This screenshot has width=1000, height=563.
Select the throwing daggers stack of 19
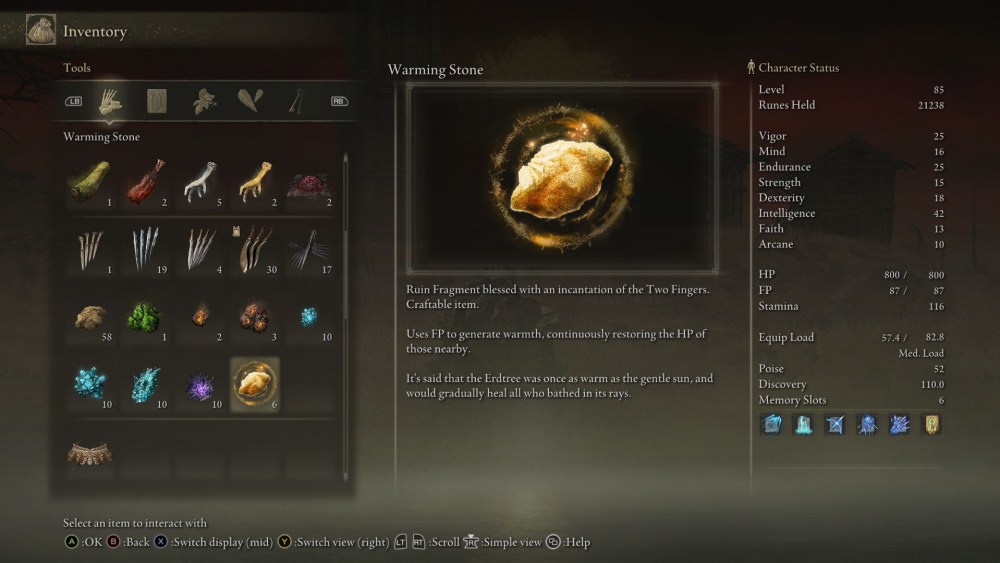pos(146,249)
